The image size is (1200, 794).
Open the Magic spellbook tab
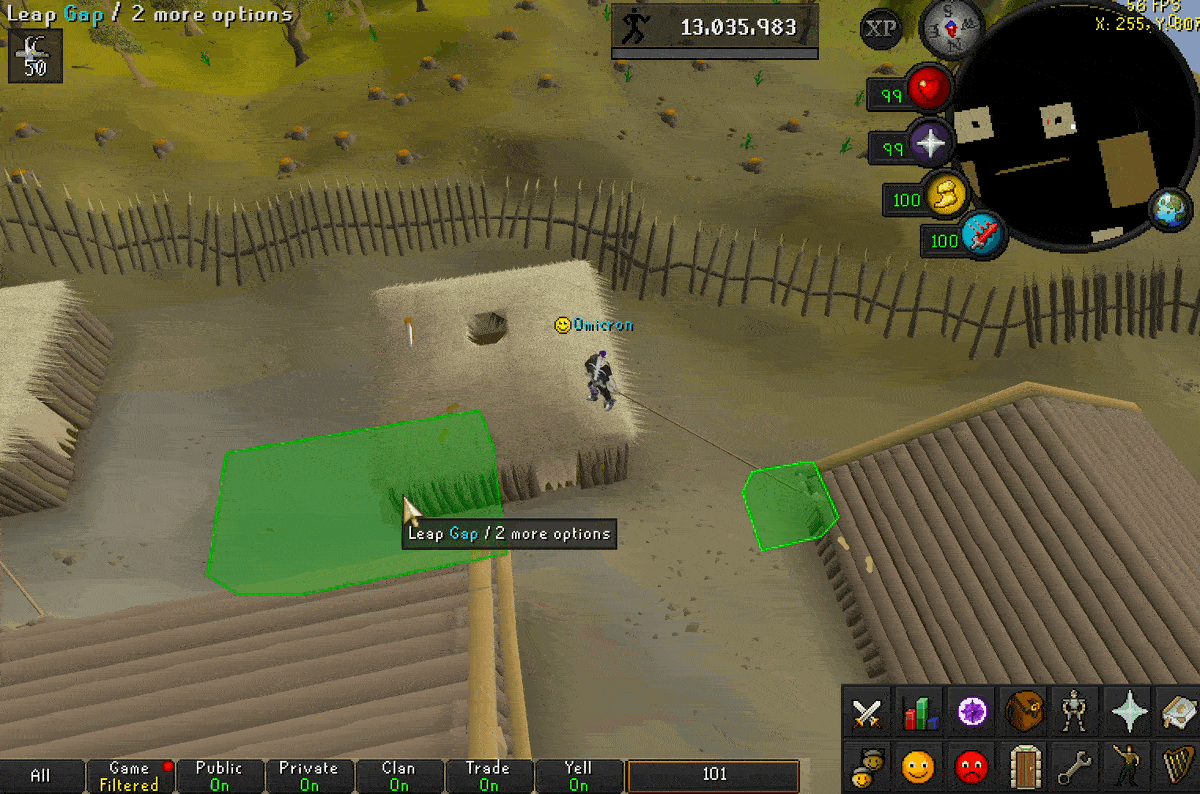coord(1180,712)
